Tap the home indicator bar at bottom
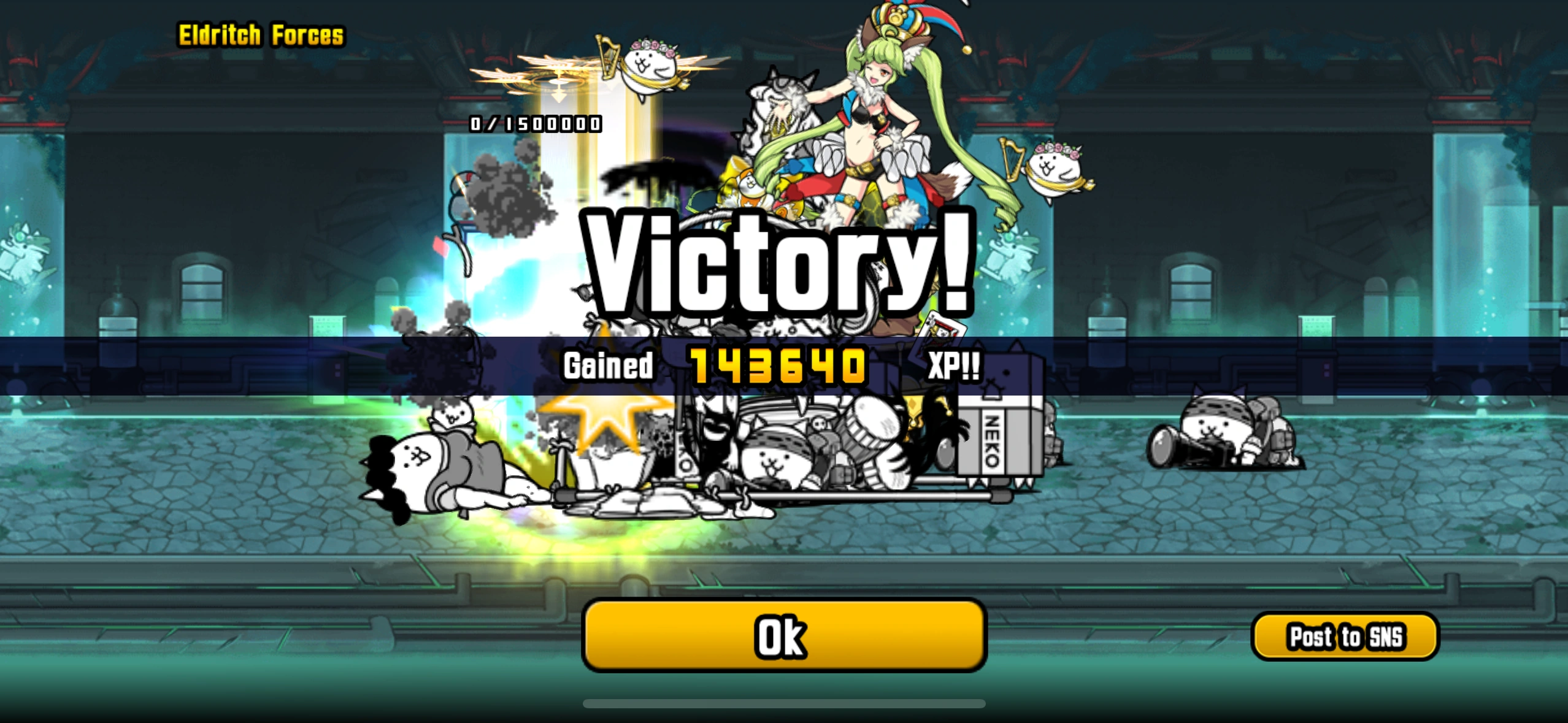The image size is (1568, 723). (x=784, y=703)
